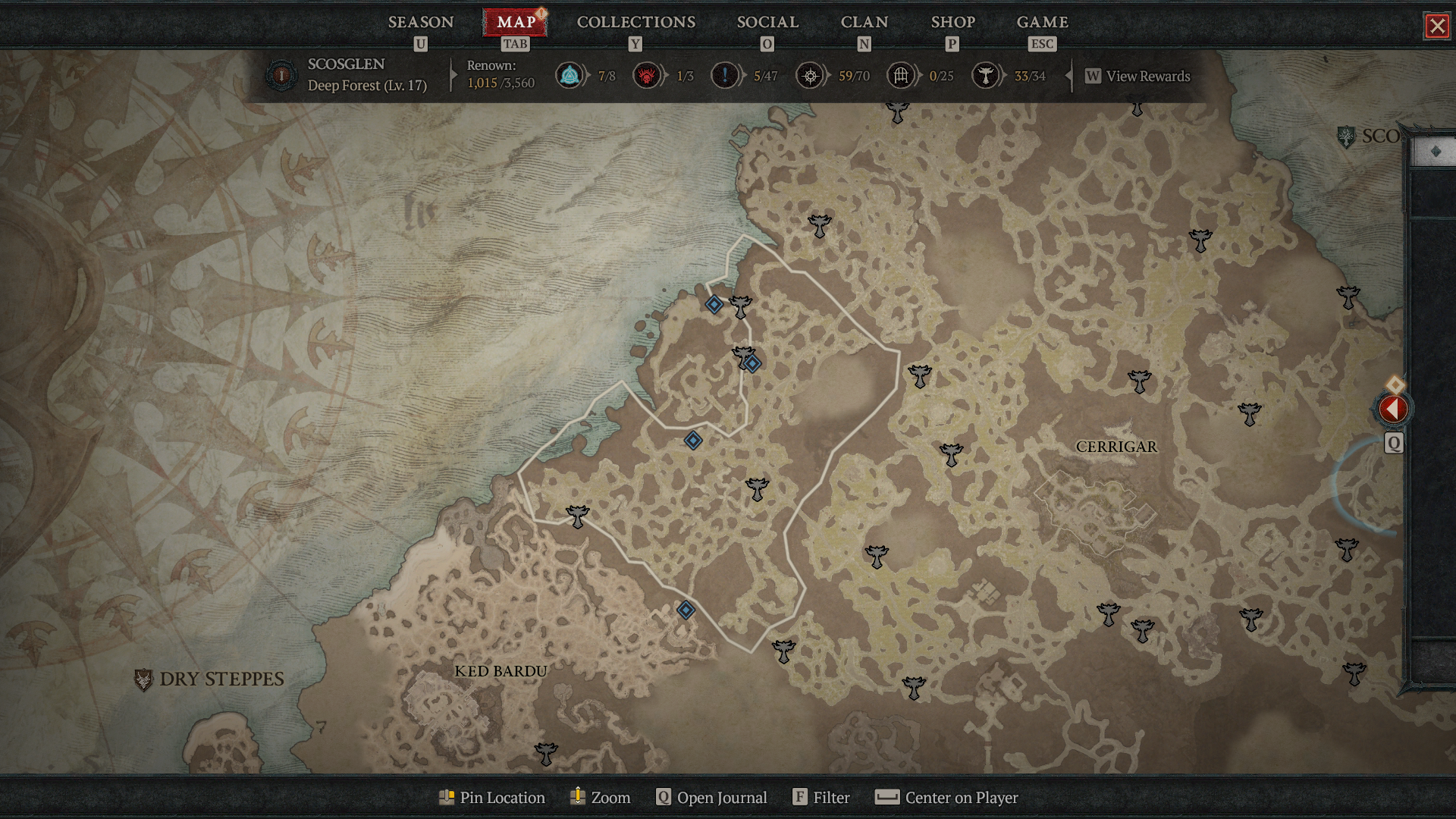Click the Side Quests exclamation renown icon
The width and height of the screenshot is (1456, 819).
[x=724, y=76]
